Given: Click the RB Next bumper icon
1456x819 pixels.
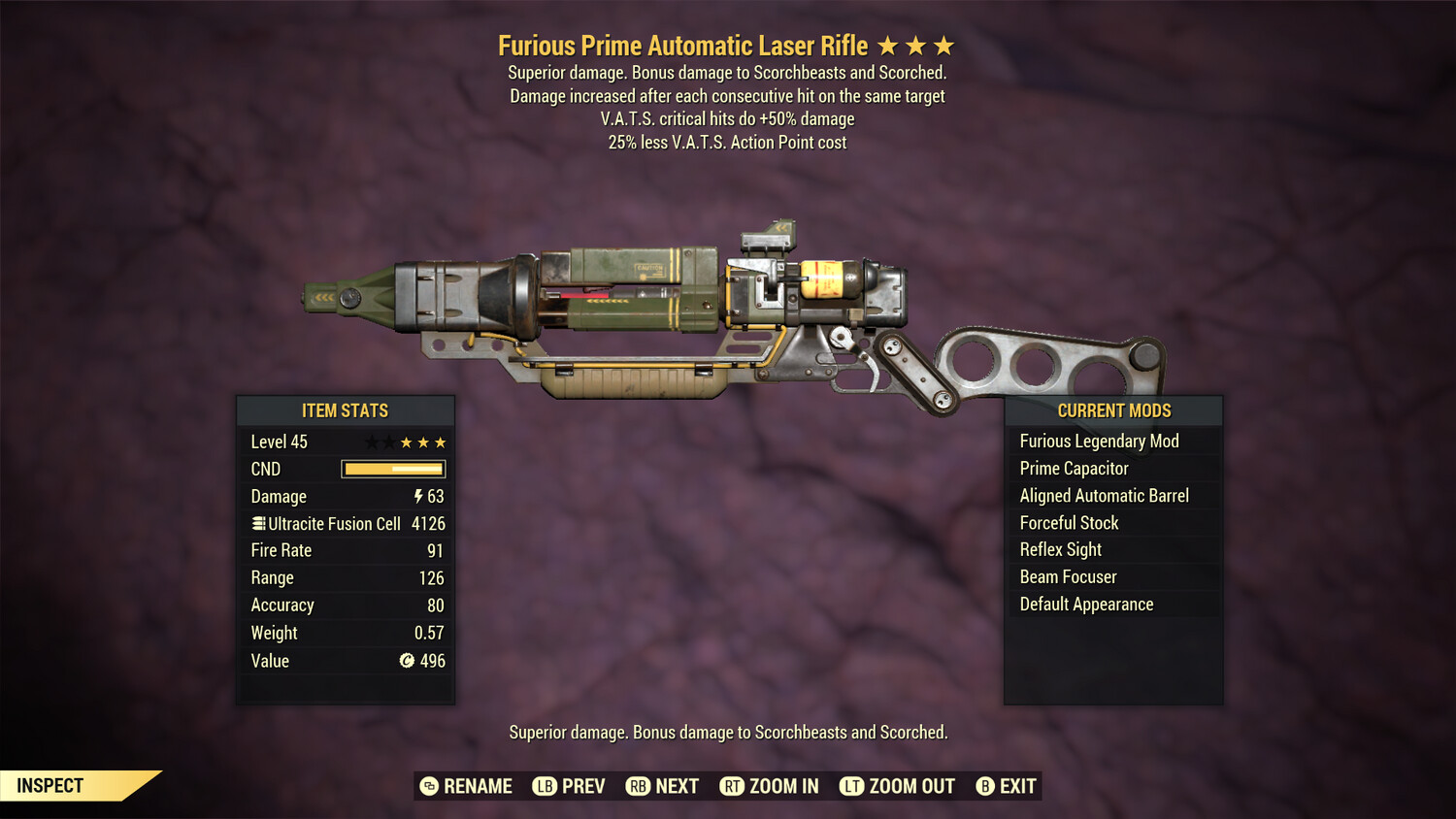Looking at the screenshot, I should pyautogui.click(x=638, y=786).
